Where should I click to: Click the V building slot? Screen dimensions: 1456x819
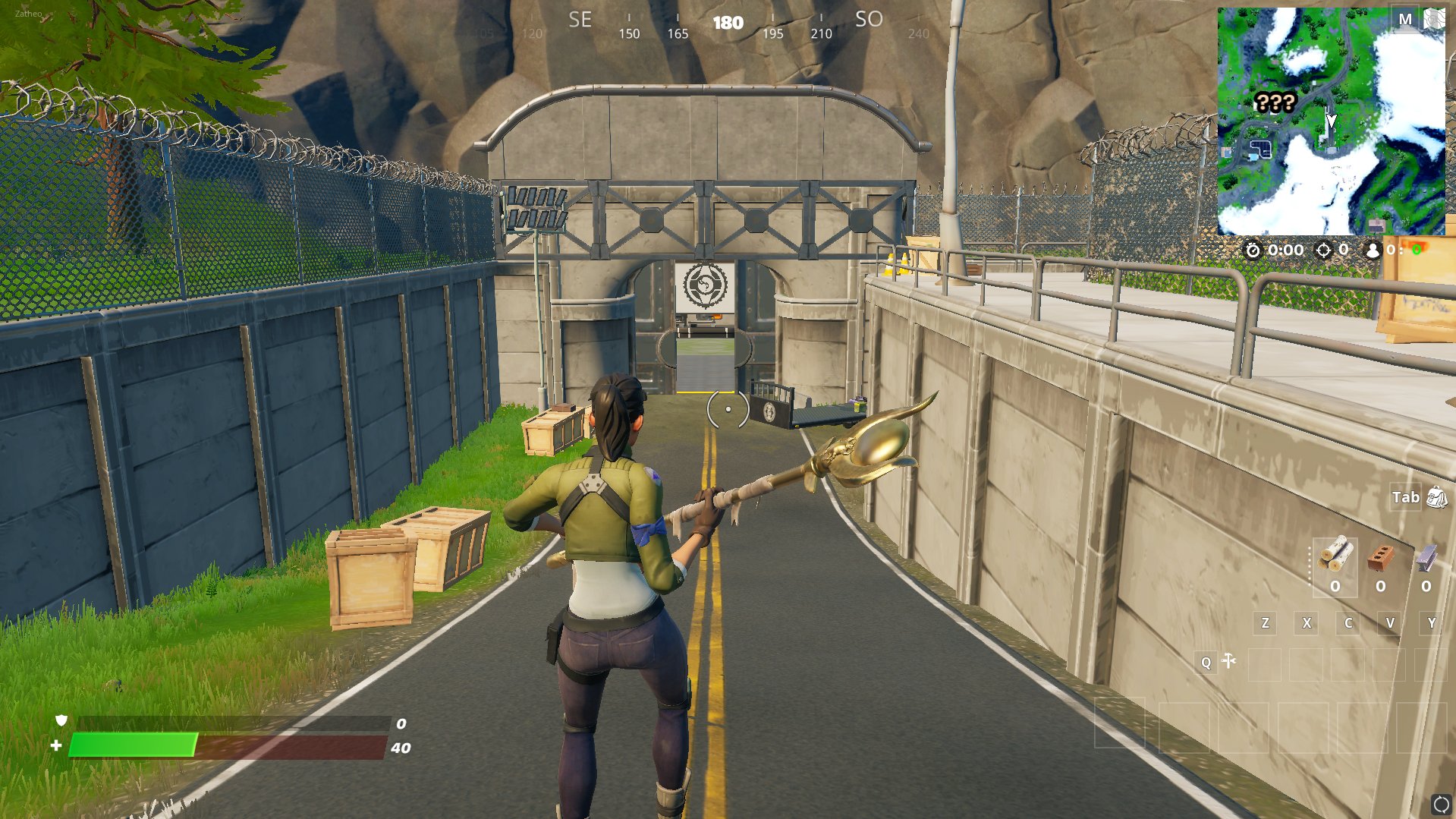click(1390, 622)
